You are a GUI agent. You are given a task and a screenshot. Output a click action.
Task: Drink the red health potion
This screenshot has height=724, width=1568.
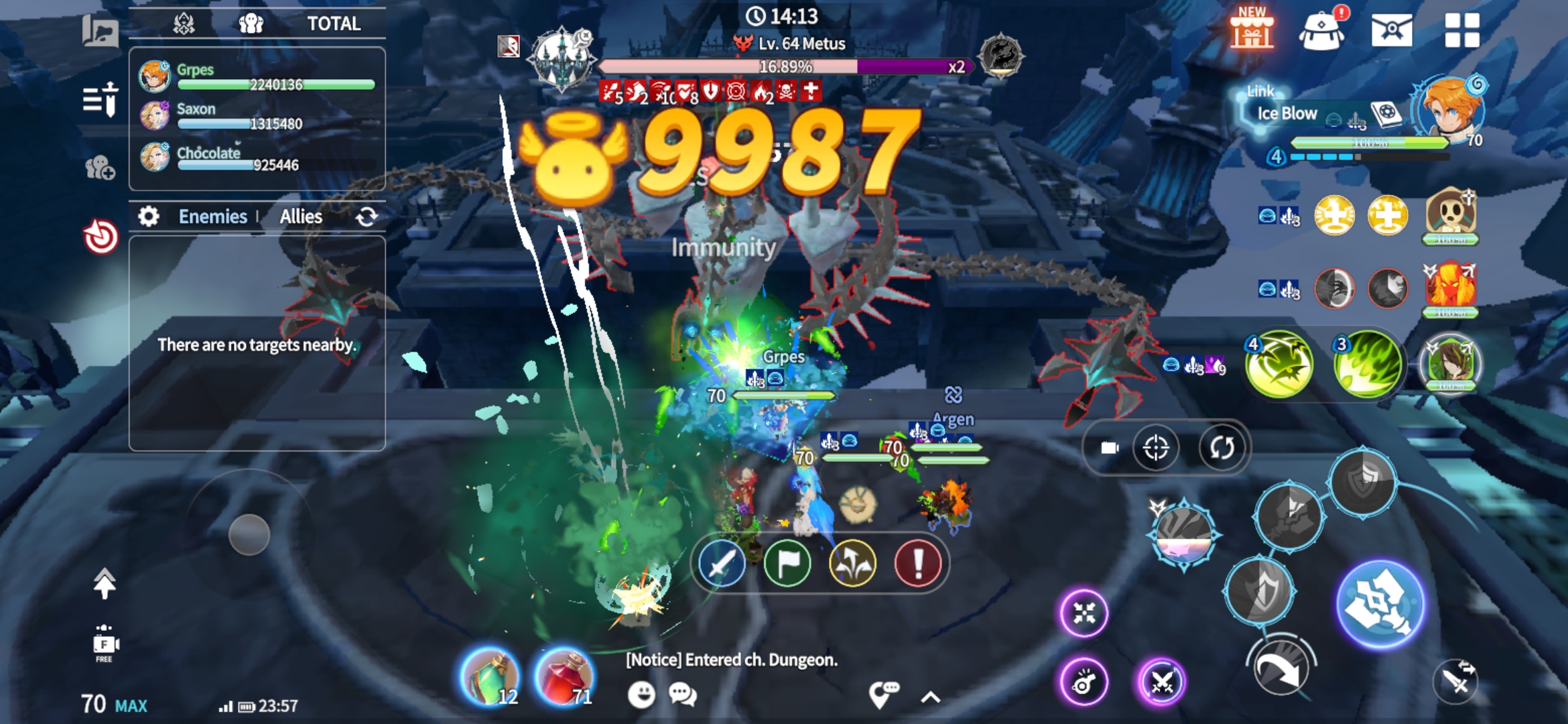(564, 677)
